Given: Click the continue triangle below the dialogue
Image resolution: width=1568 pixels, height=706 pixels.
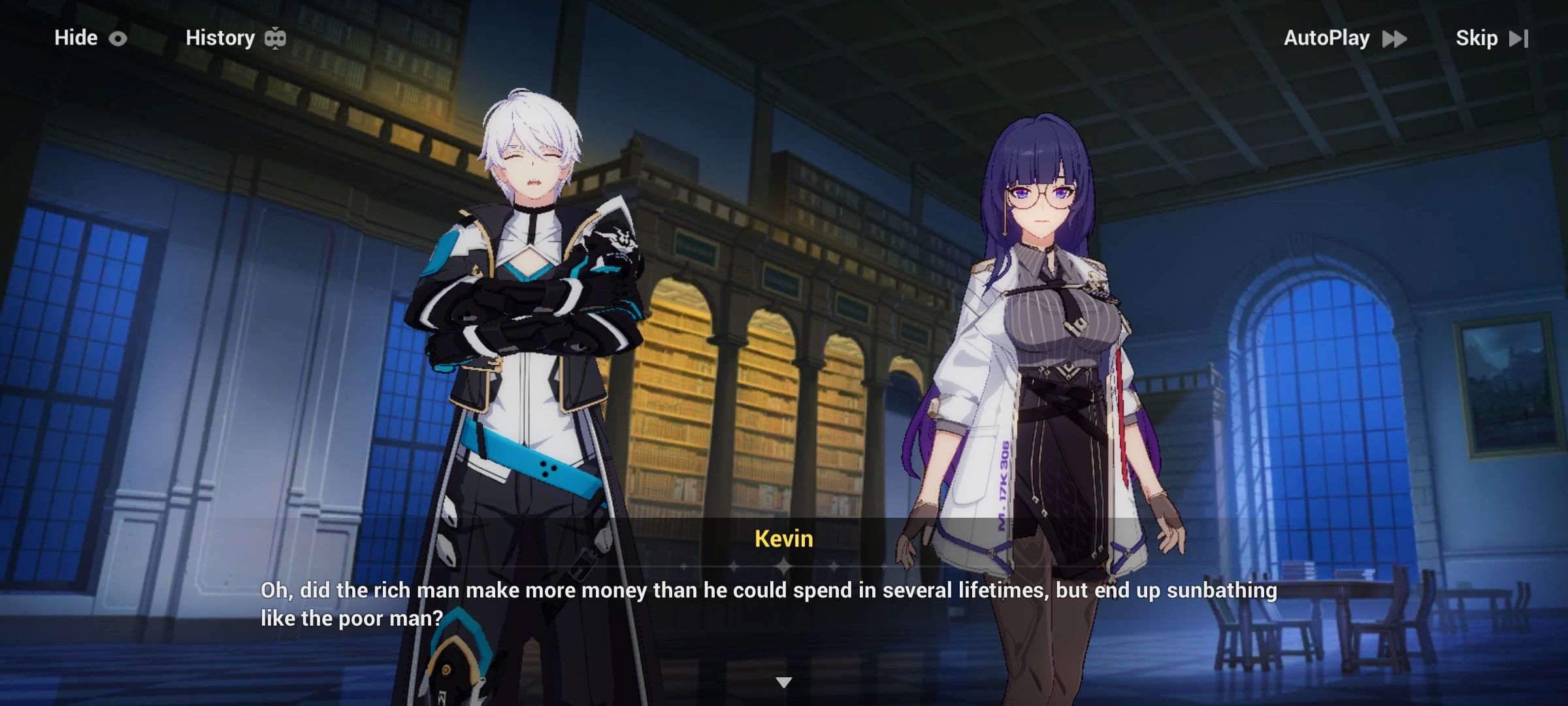Looking at the screenshot, I should 784,682.
